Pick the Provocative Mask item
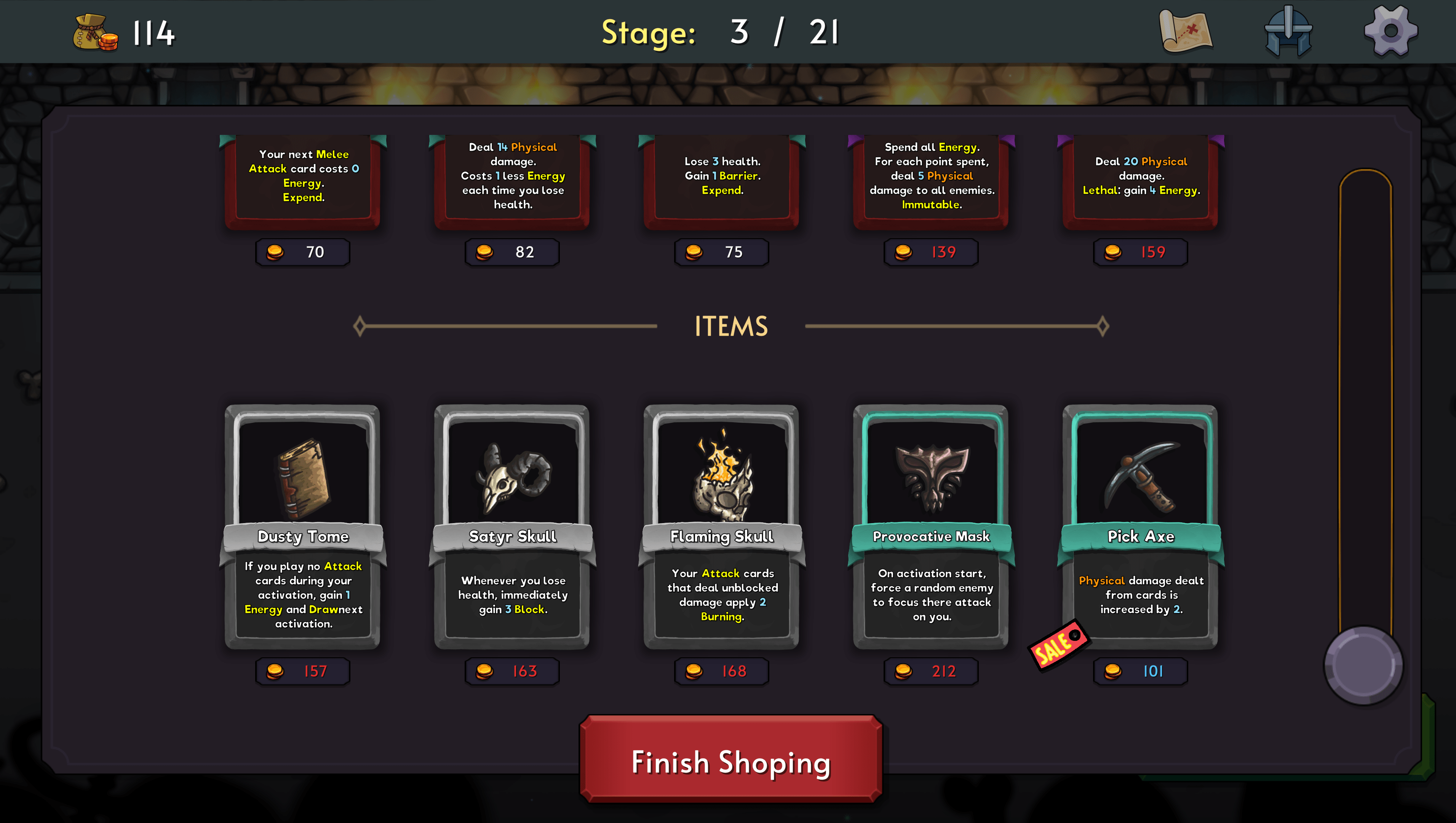 pyautogui.click(x=931, y=526)
